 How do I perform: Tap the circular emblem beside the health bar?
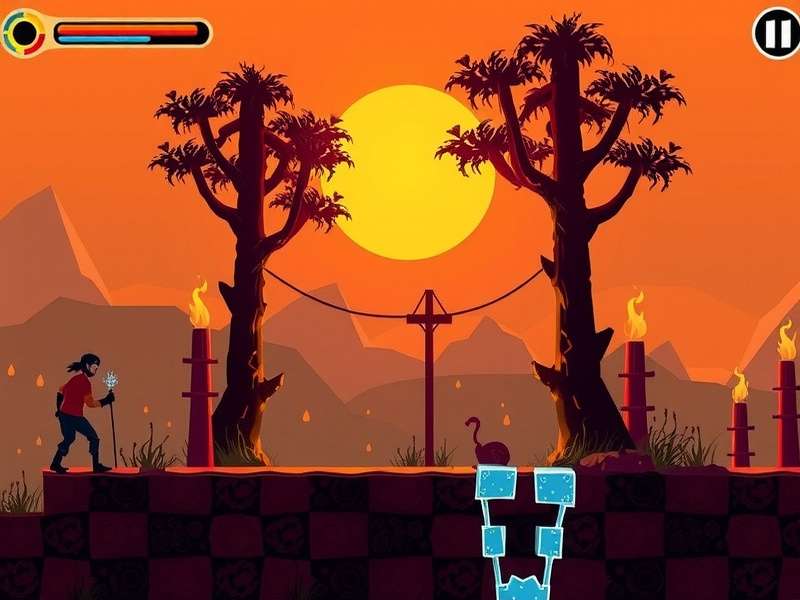point(25,34)
